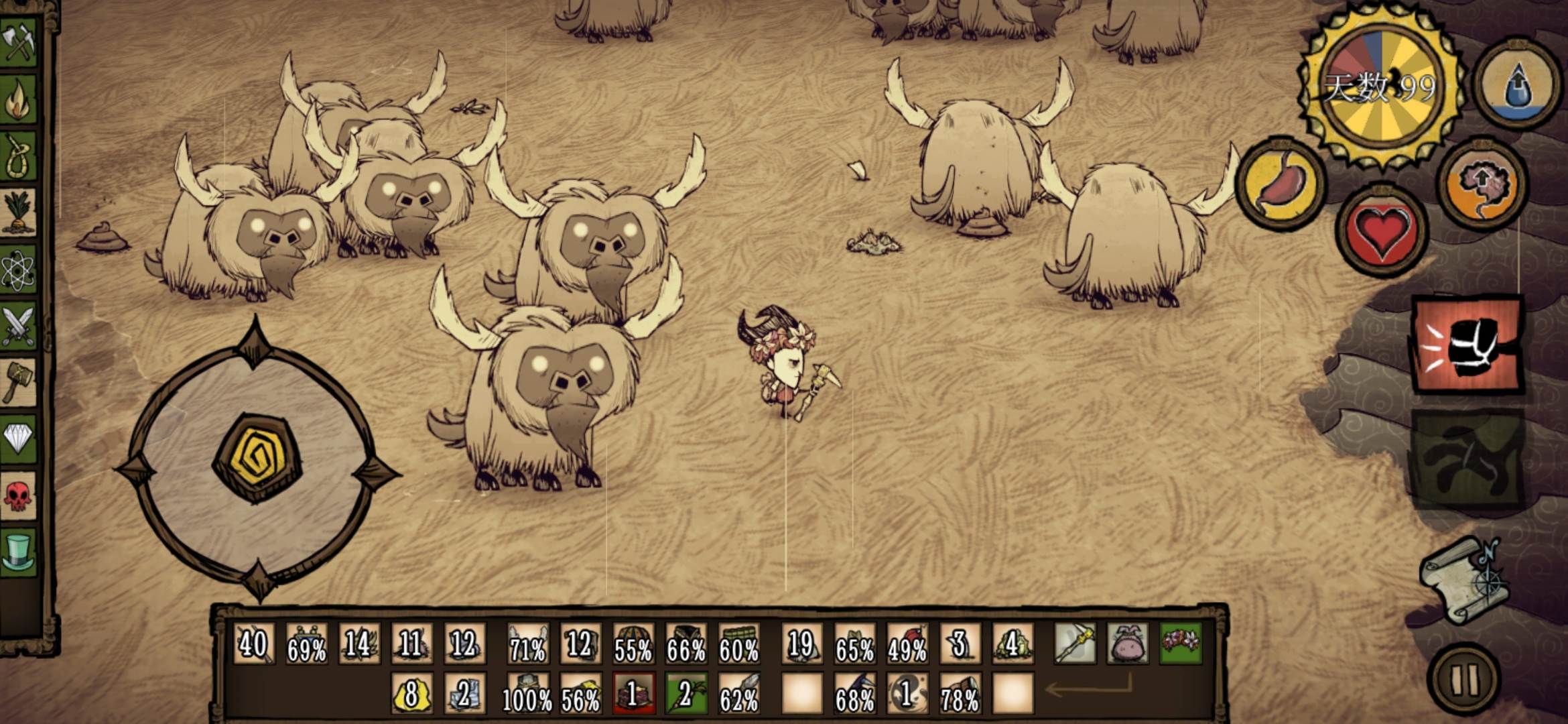Switch to the Science atom tab
The image size is (1568, 724).
coord(19,269)
